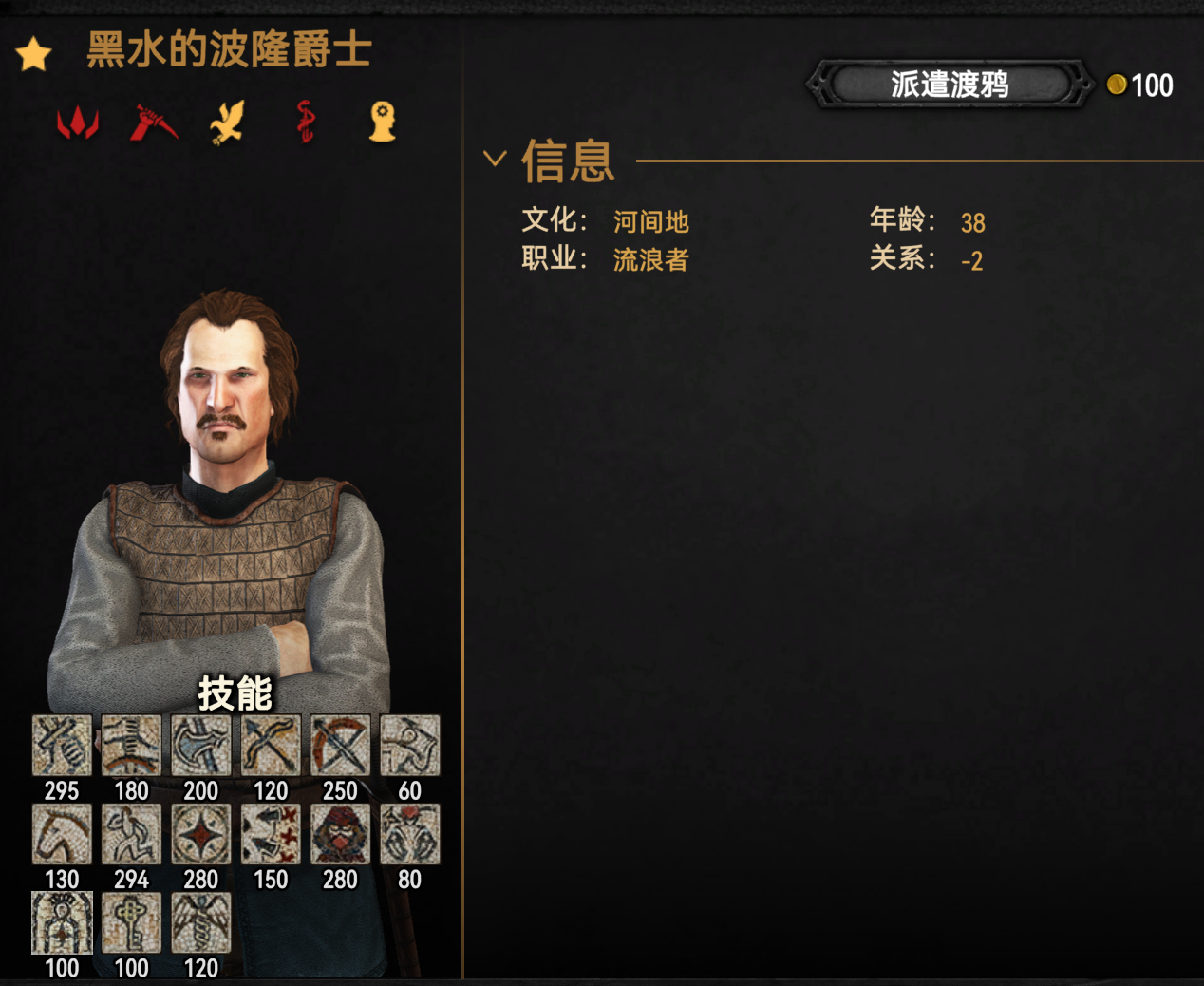Image resolution: width=1204 pixels, height=986 pixels.
Task: Select the gold eagle trait icon
Action: pyautogui.click(x=228, y=123)
